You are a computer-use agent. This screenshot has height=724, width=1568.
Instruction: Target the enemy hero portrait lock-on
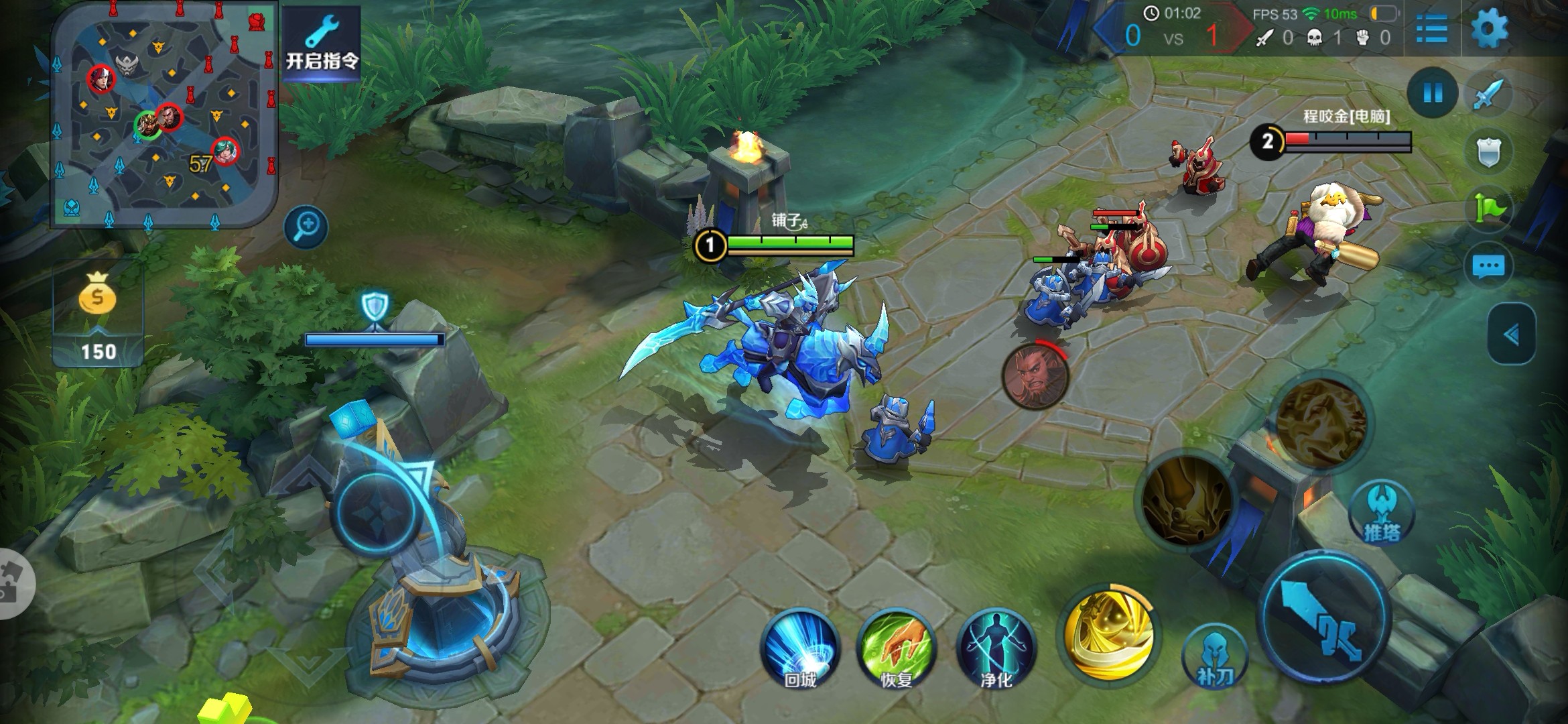point(1035,375)
